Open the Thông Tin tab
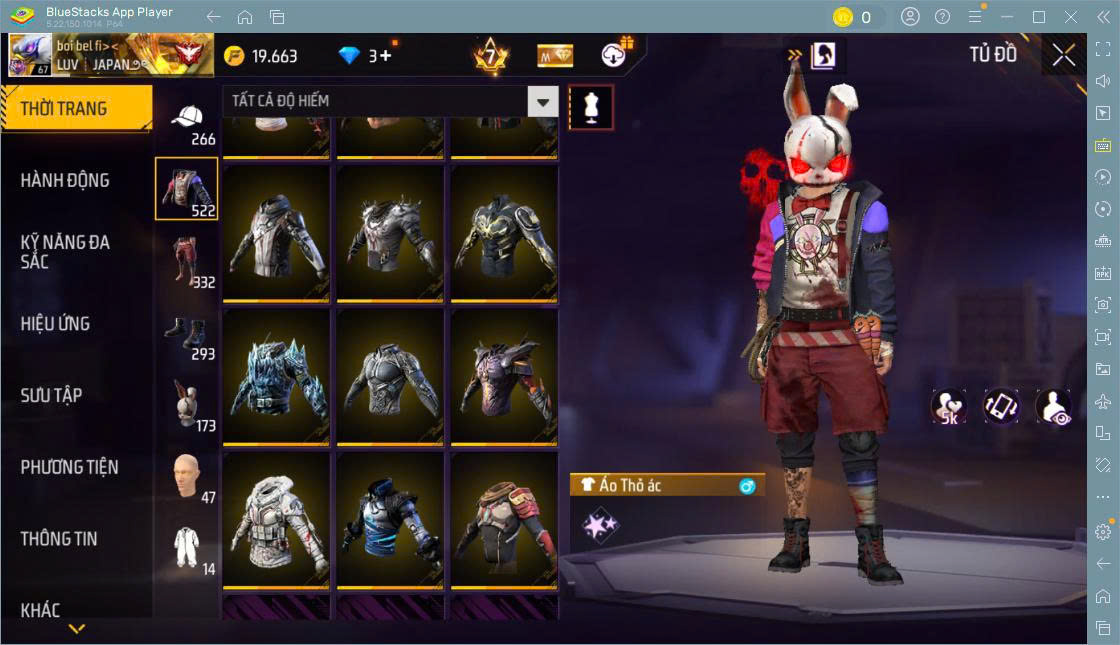The image size is (1120, 645). [x=60, y=539]
